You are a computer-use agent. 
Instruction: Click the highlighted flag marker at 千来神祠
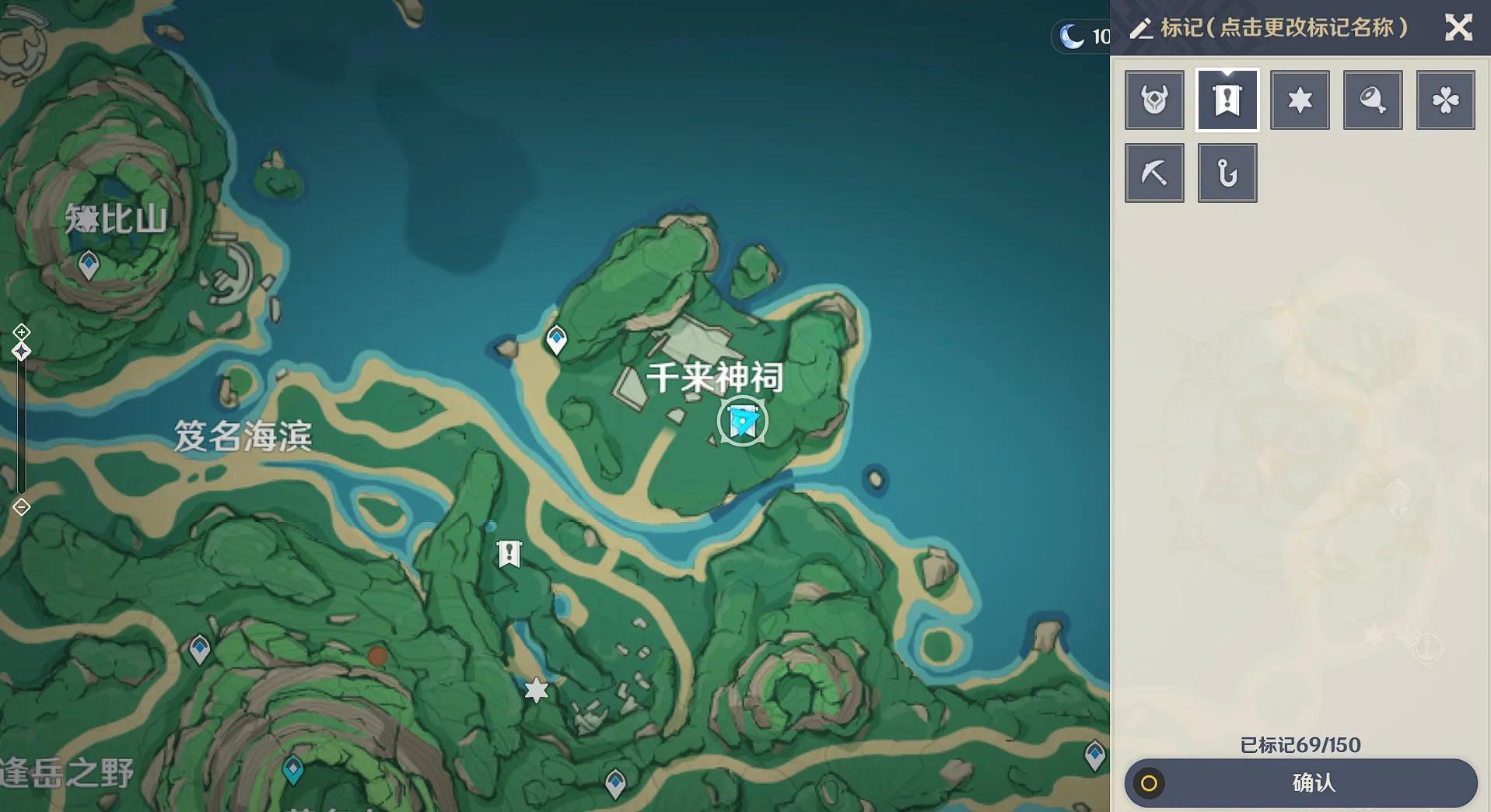[743, 420]
